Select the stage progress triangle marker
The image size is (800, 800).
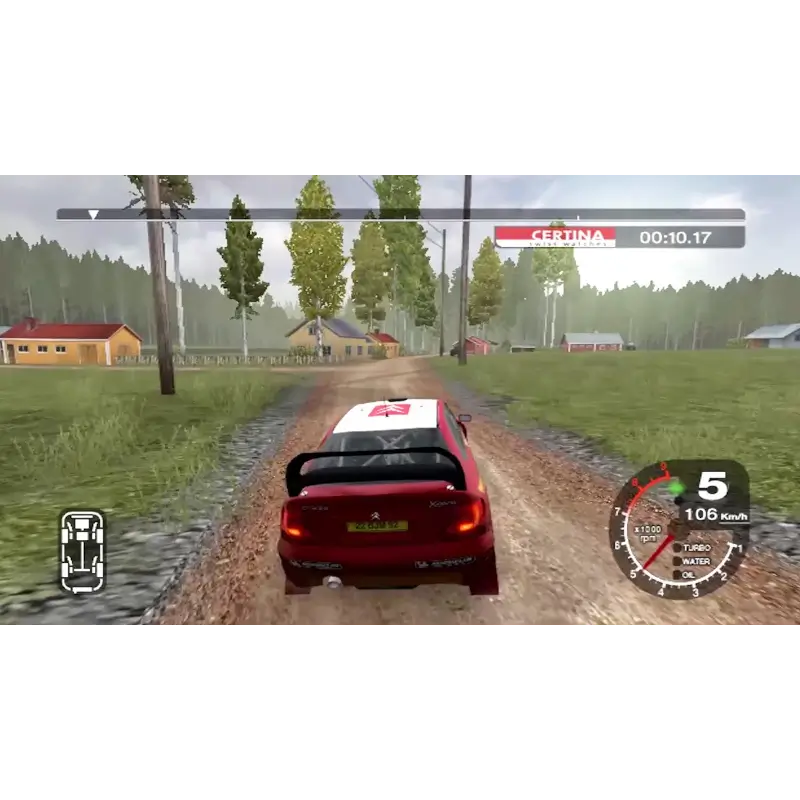(x=93, y=214)
